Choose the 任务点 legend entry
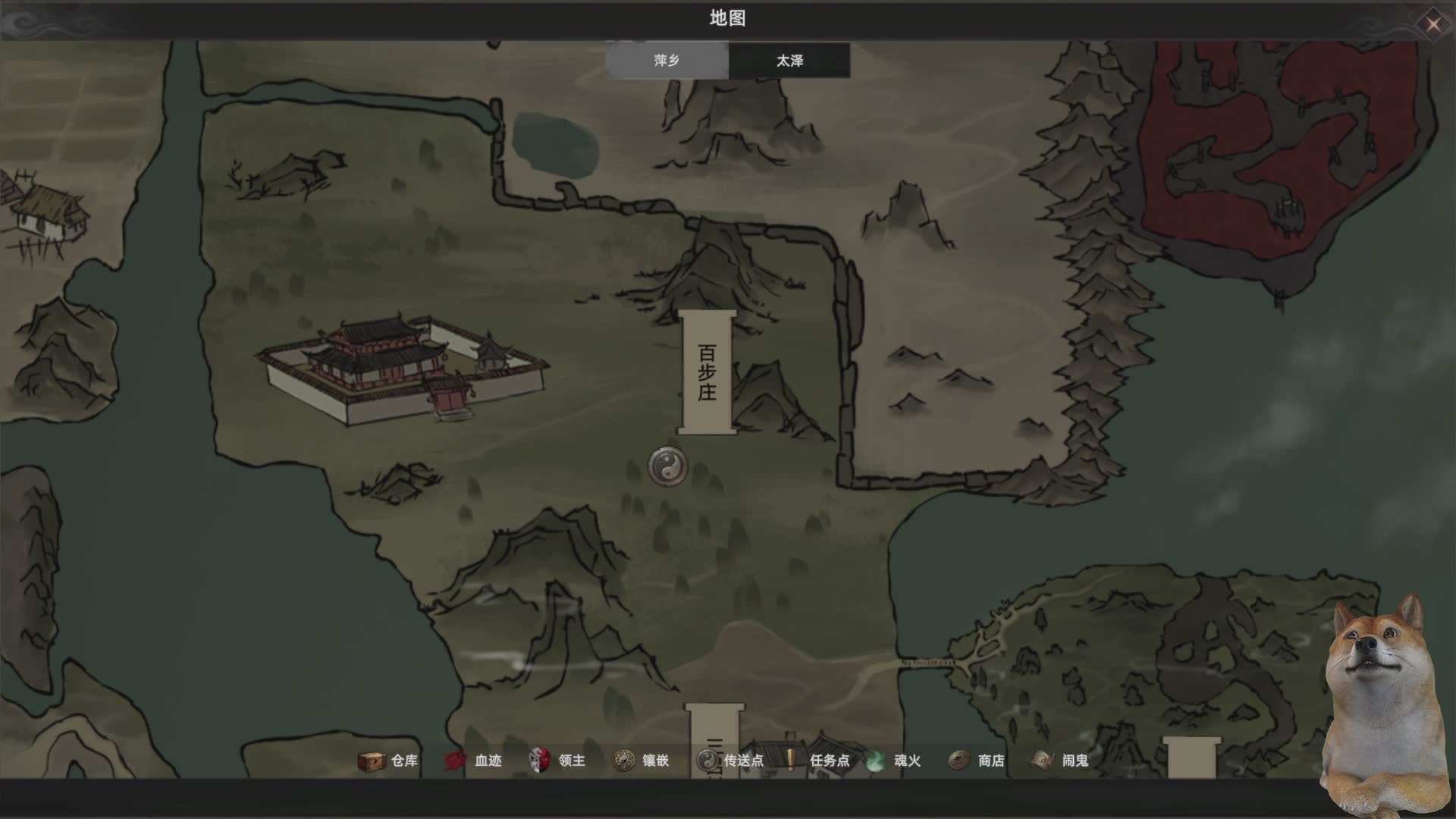The image size is (1456, 819). coord(817,761)
